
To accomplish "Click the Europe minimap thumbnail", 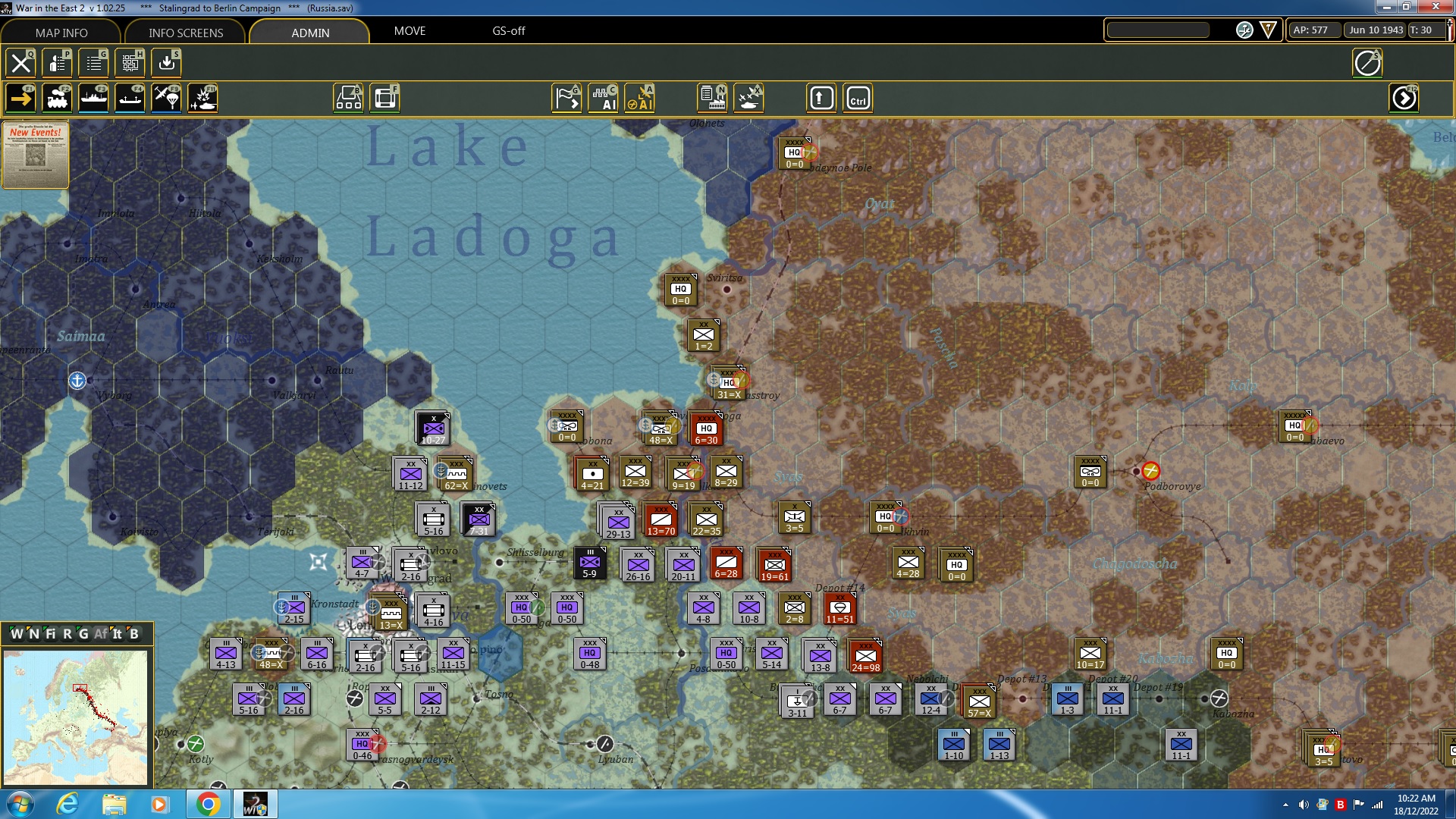I will (x=76, y=717).
